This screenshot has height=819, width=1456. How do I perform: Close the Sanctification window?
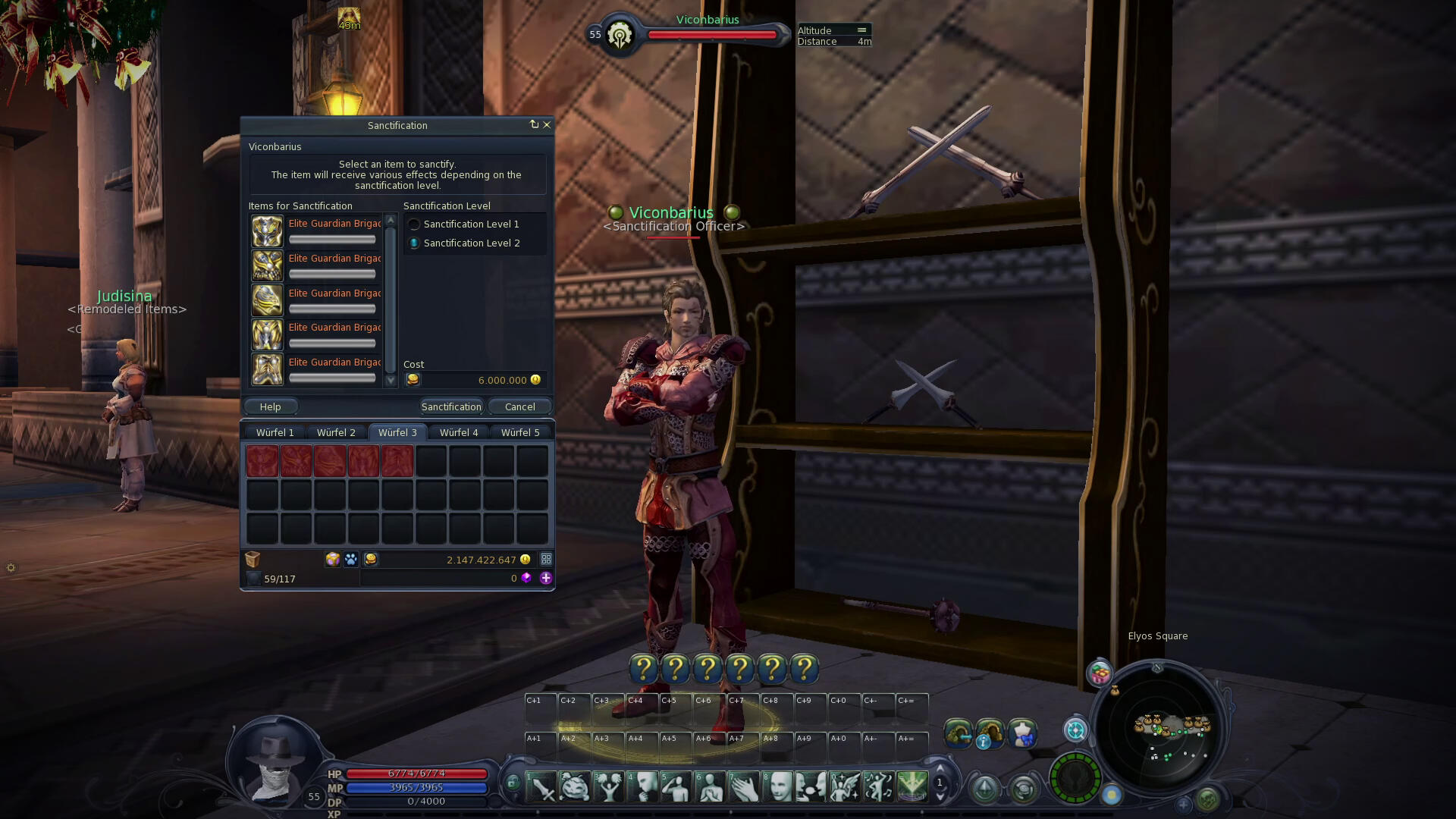547,124
